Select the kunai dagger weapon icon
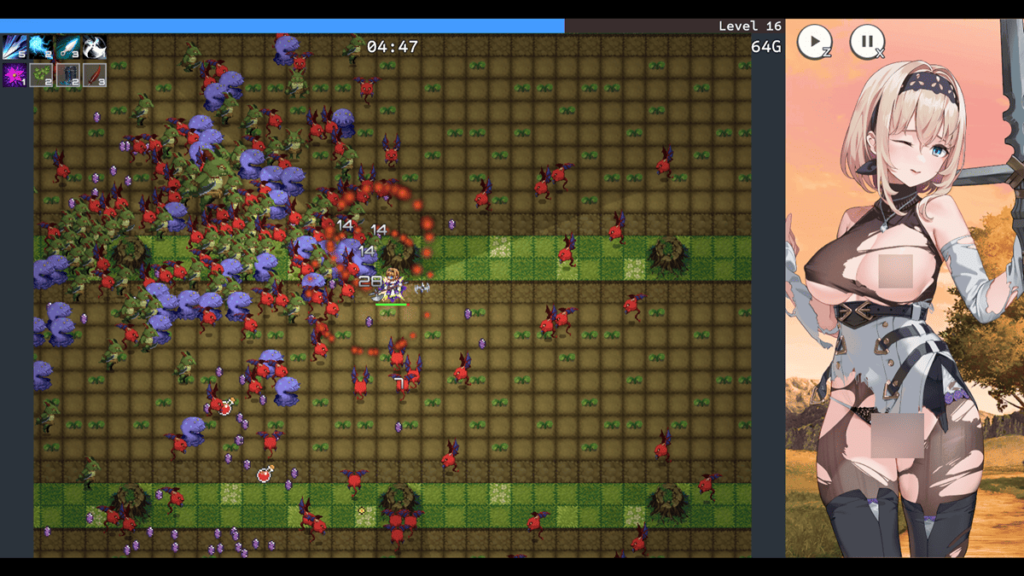 pos(68,47)
